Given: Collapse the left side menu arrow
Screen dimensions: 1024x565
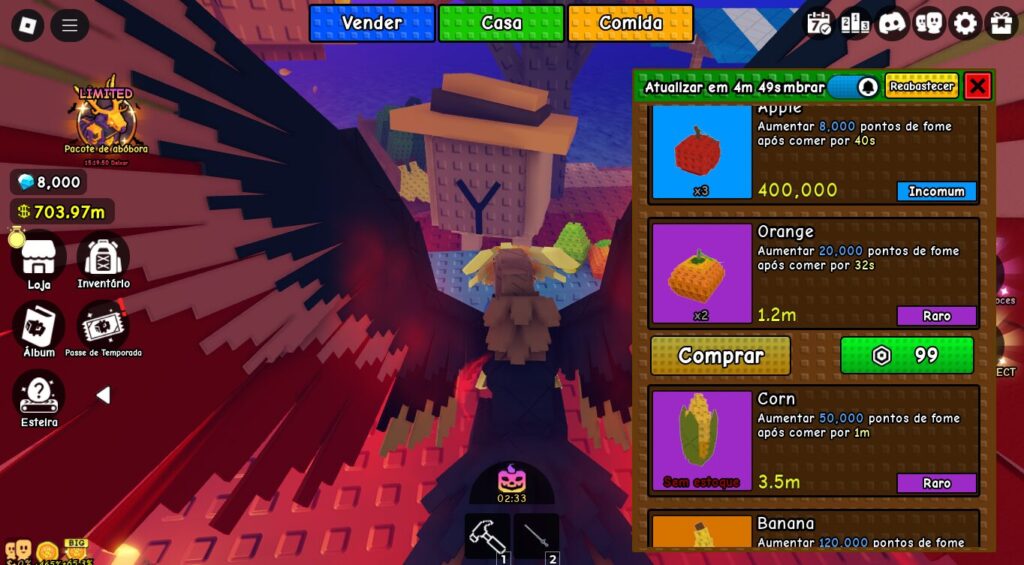Looking at the screenshot, I should (102, 395).
